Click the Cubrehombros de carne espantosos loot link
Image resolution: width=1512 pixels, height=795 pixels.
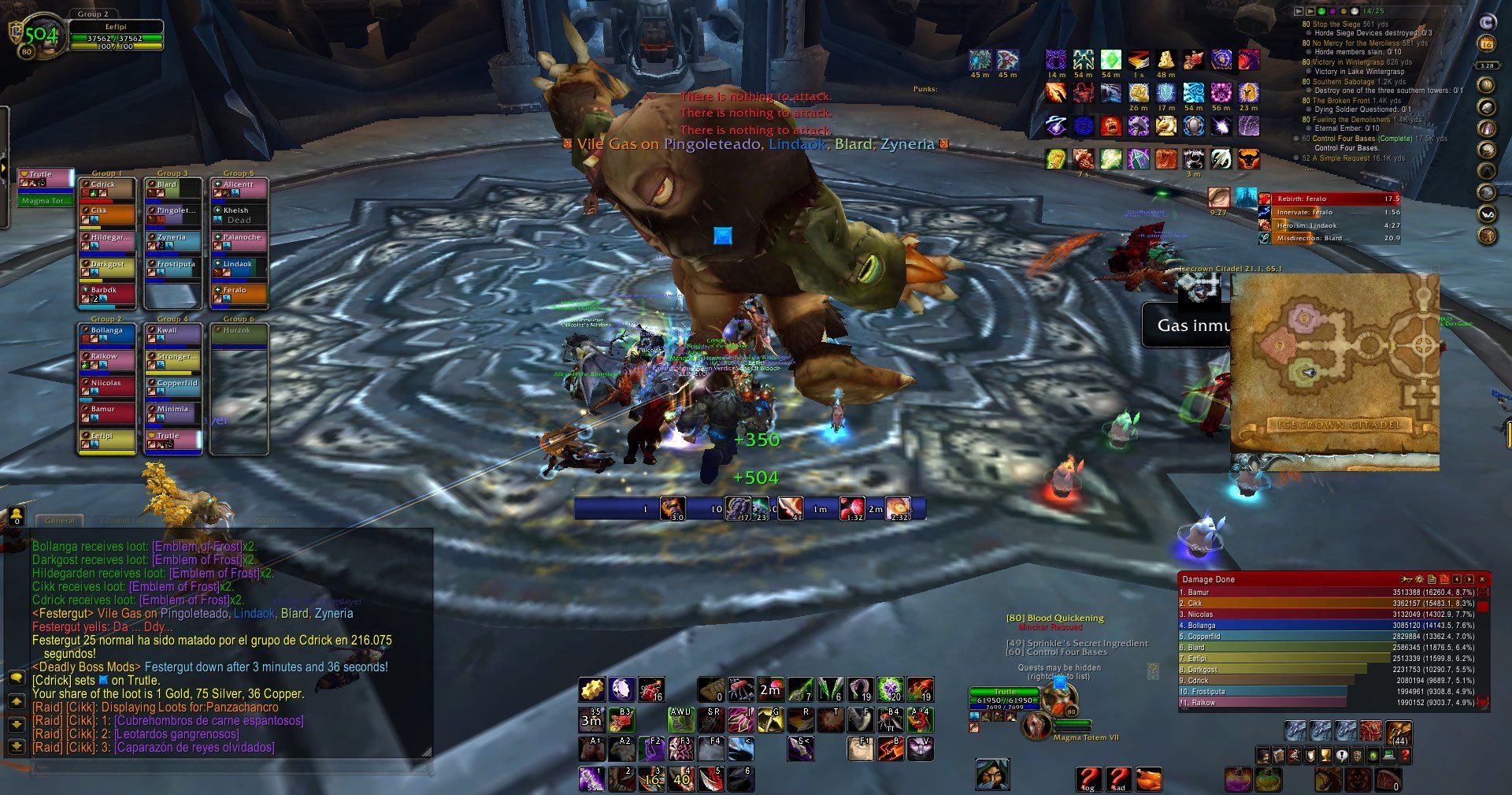click(x=209, y=721)
